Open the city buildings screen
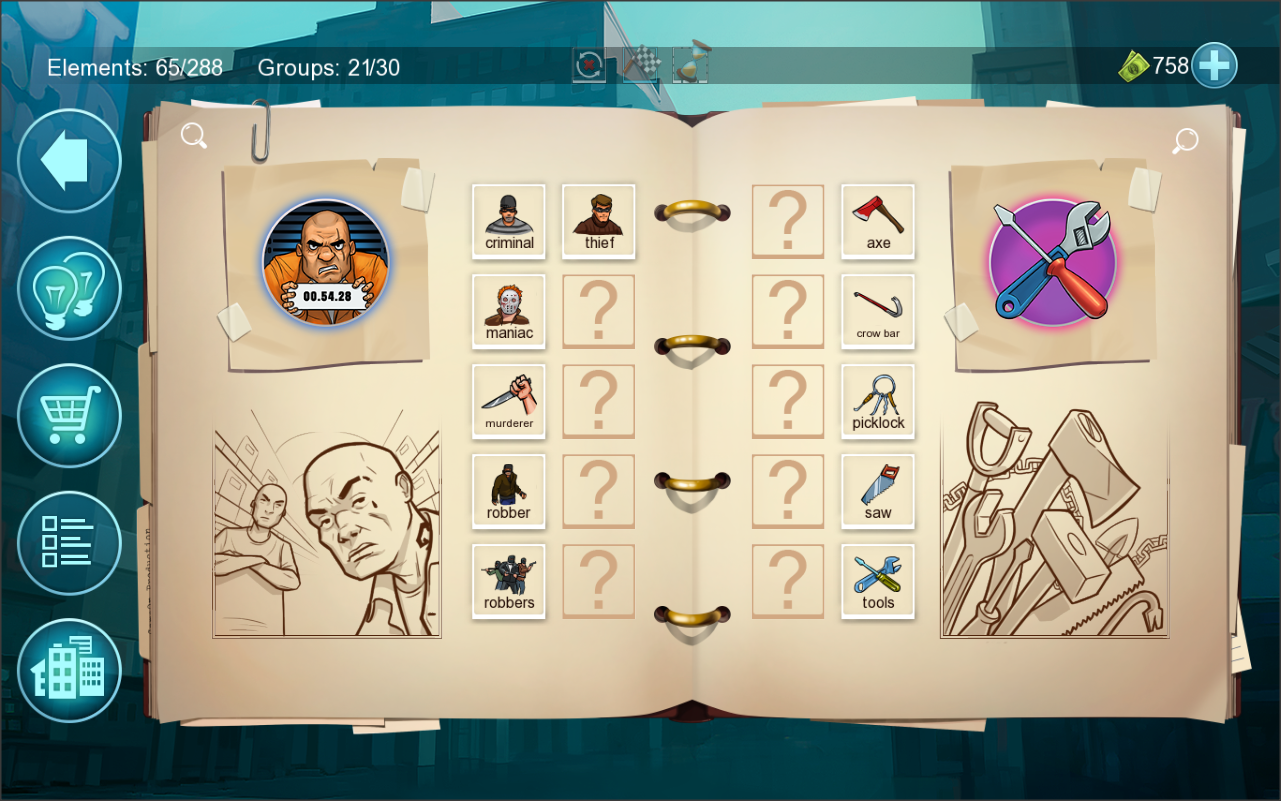The height and width of the screenshot is (801, 1281). coord(68,670)
